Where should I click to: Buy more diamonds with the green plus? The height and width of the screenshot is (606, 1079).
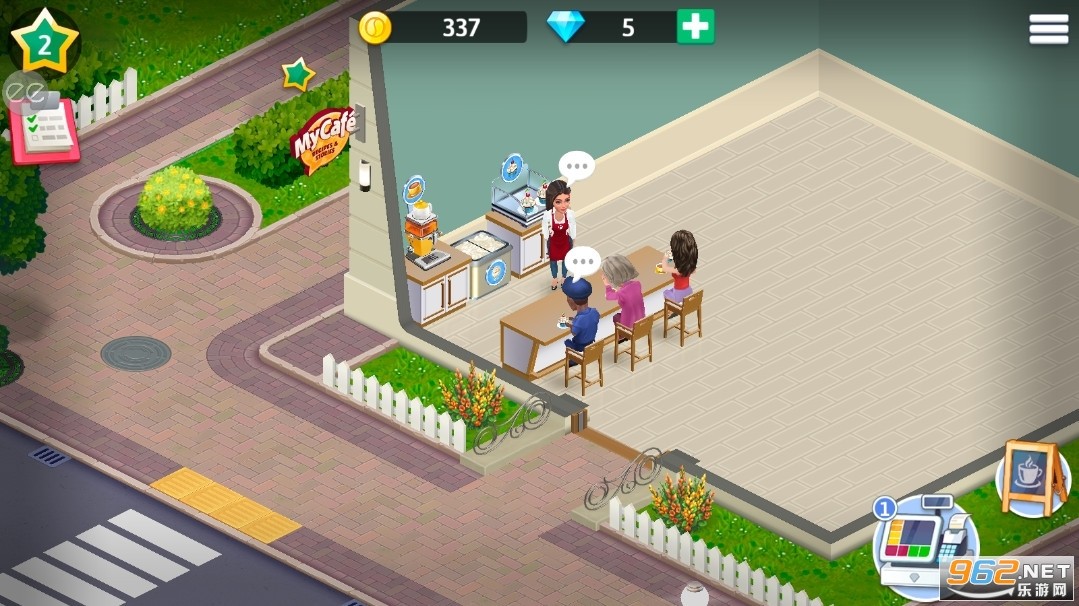click(x=695, y=27)
